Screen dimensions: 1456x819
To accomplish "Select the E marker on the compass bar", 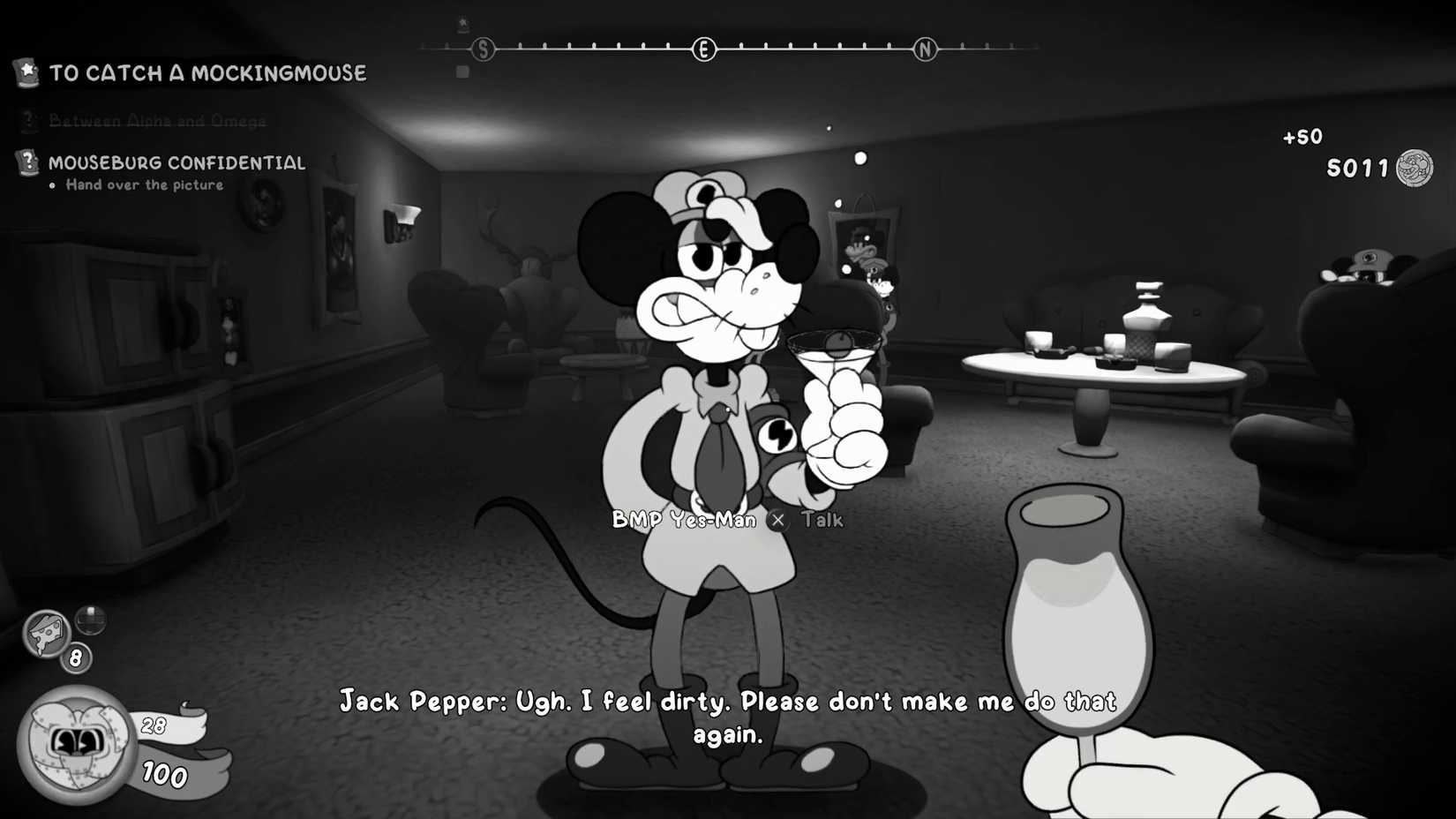I will click(703, 50).
